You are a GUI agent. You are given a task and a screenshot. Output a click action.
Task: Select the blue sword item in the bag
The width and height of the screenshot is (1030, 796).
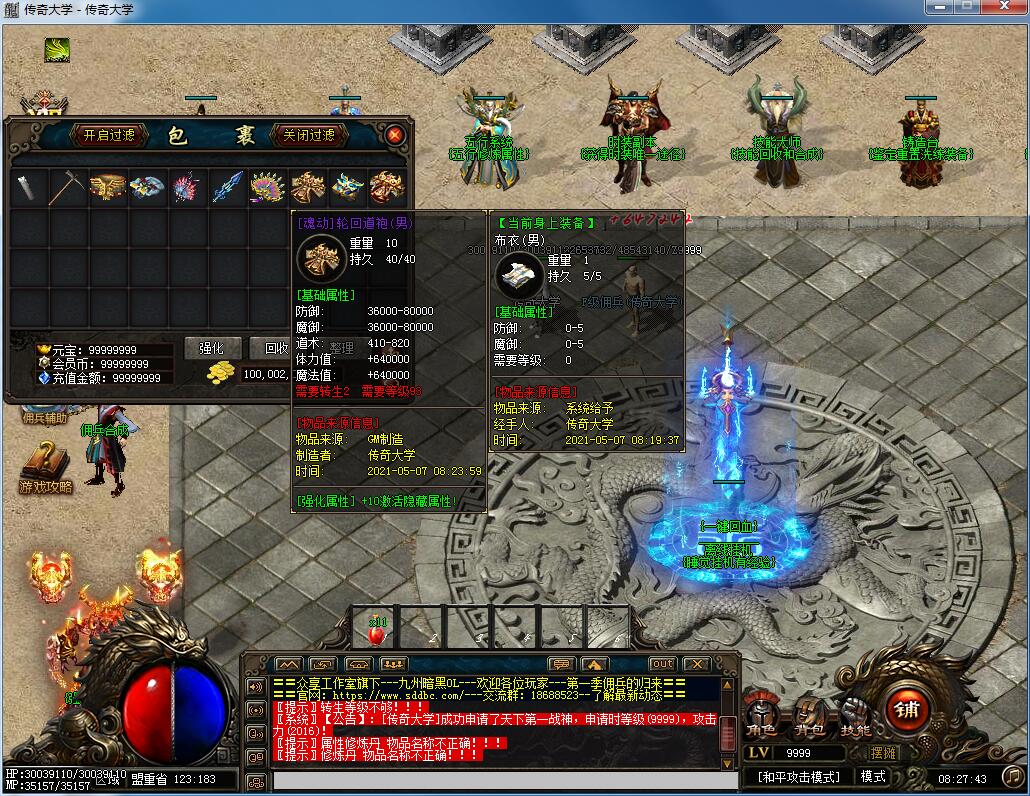pyautogui.click(x=228, y=189)
